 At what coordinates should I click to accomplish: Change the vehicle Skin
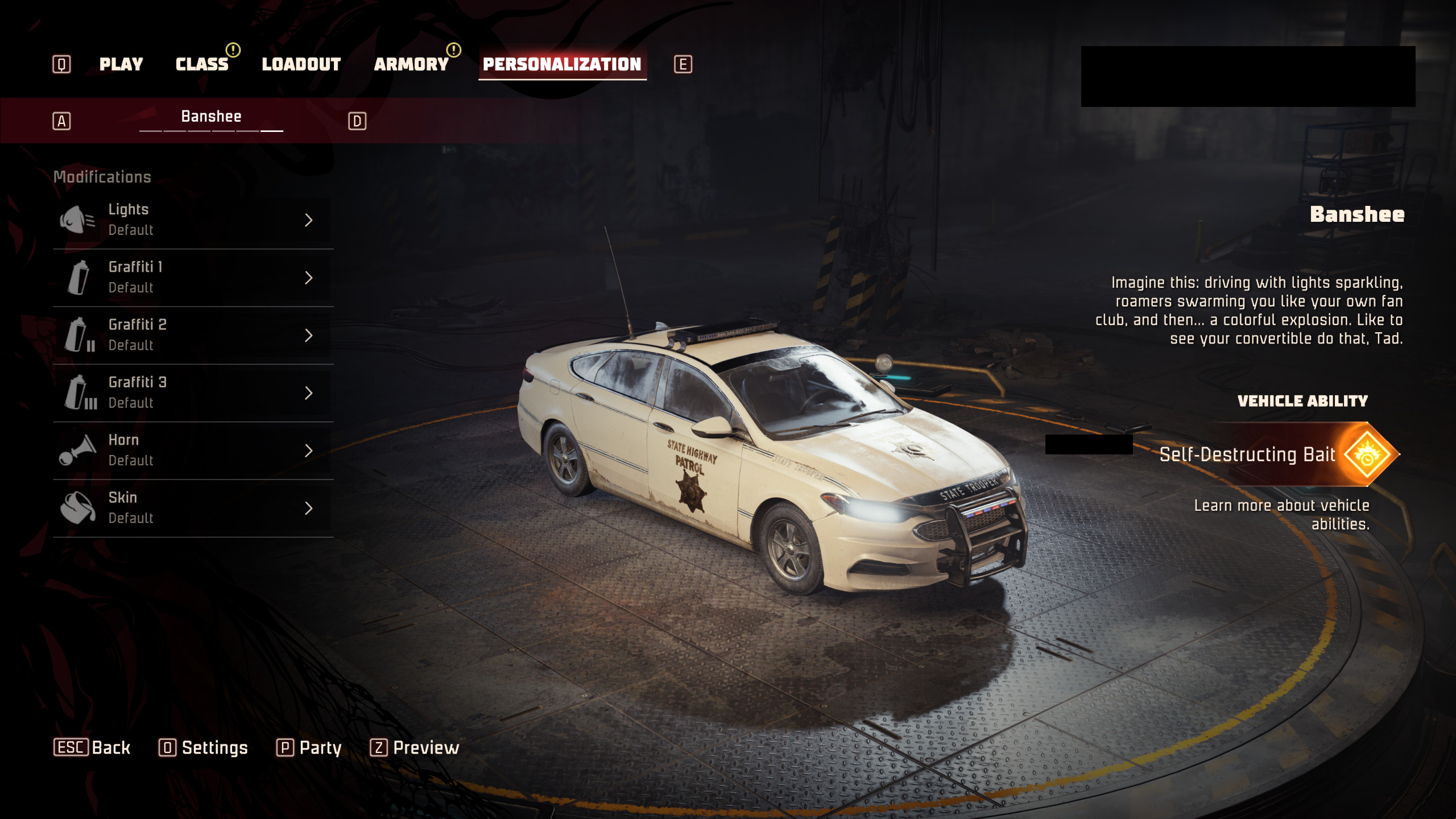click(193, 508)
